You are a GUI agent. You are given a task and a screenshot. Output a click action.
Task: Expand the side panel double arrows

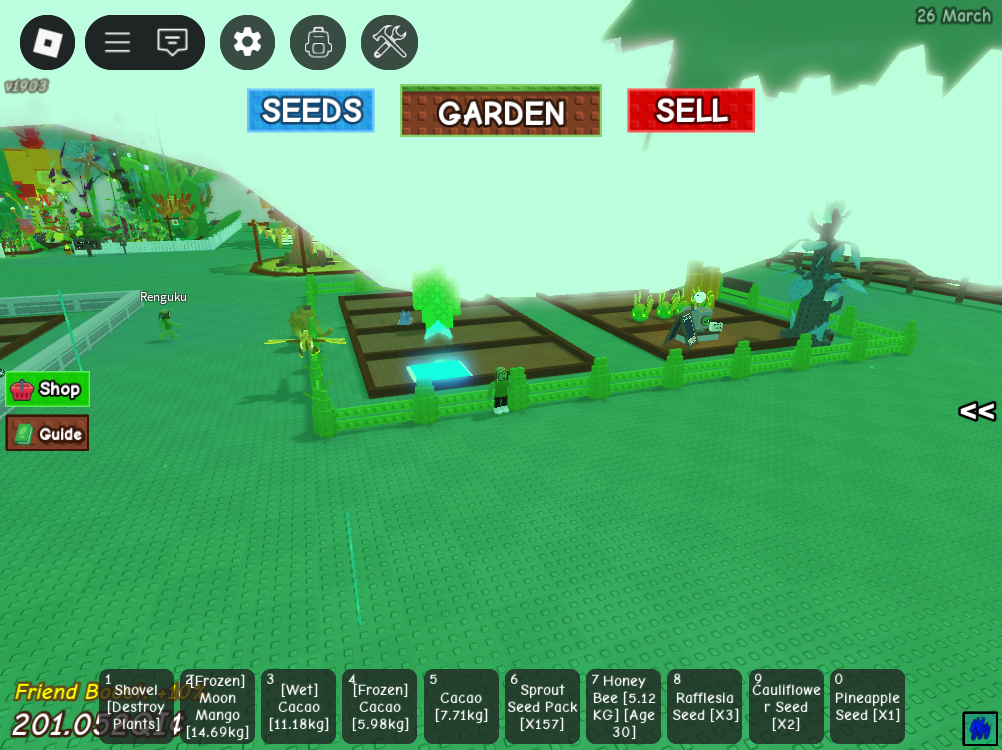[x=977, y=411]
